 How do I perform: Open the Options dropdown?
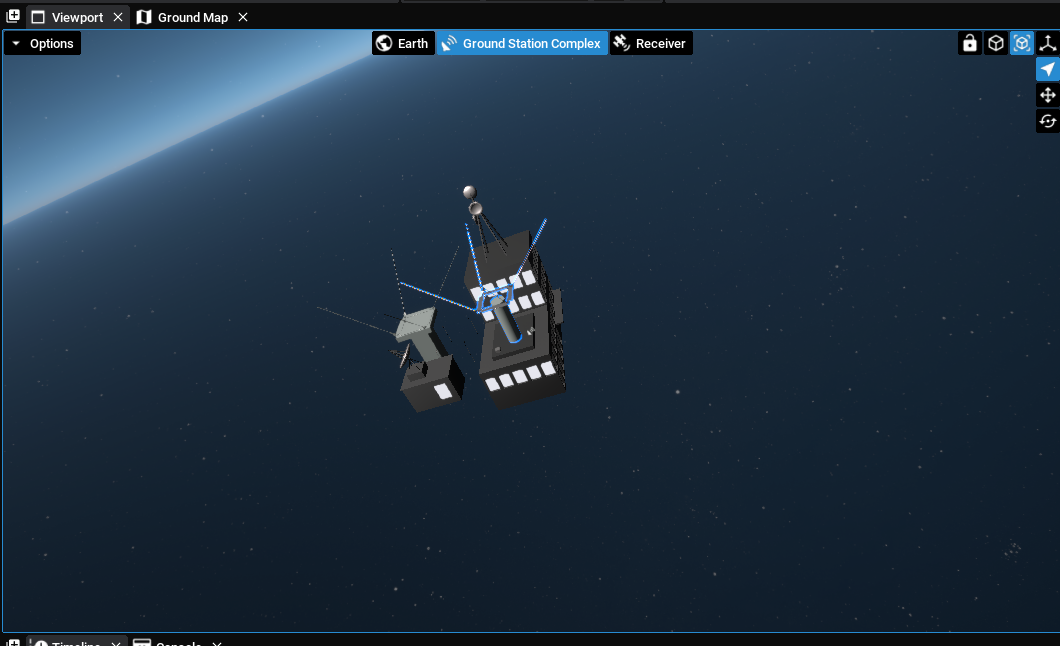(x=42, y=44)
